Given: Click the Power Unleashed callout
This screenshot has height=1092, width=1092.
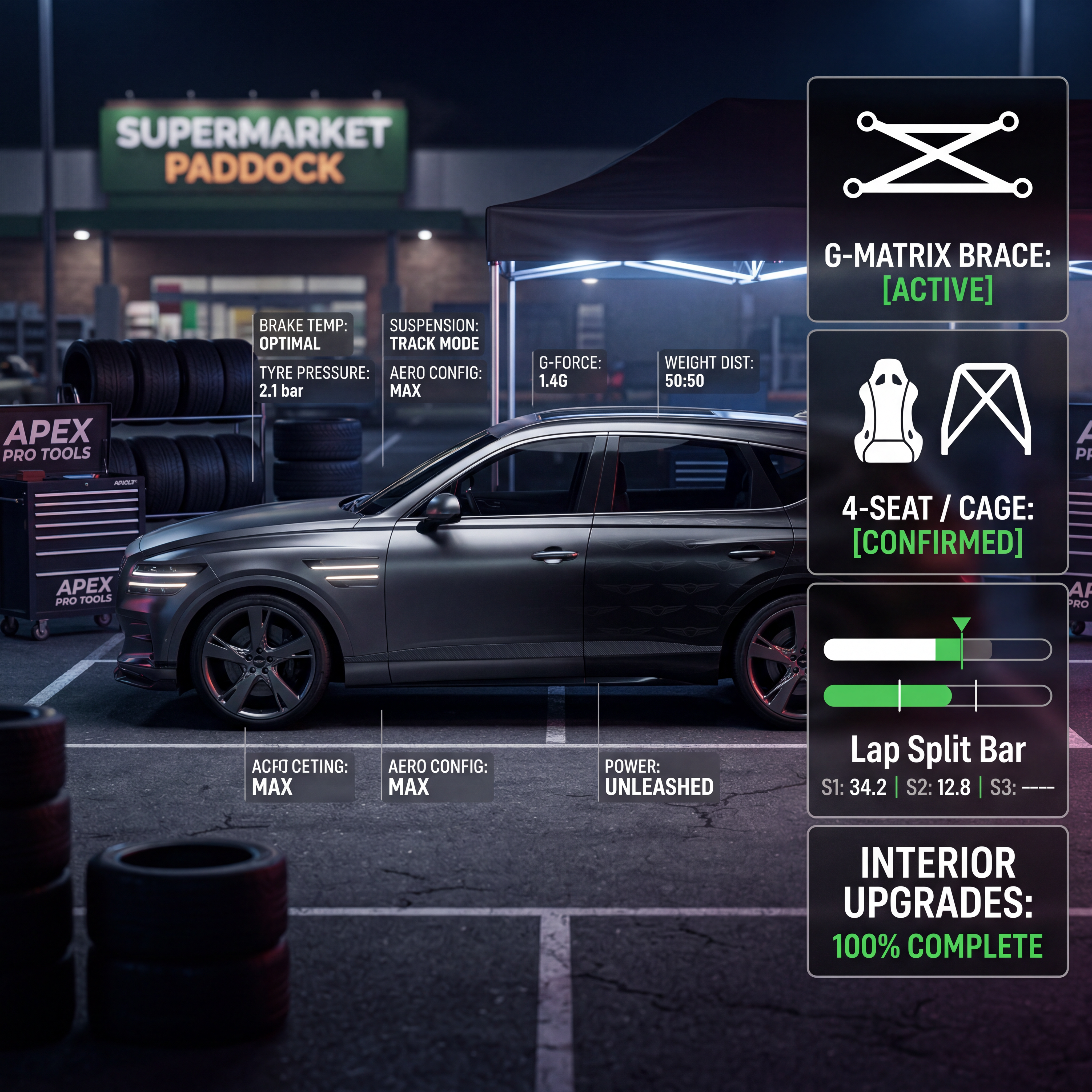Looking at the screenshot, I should tap(659, 777).
